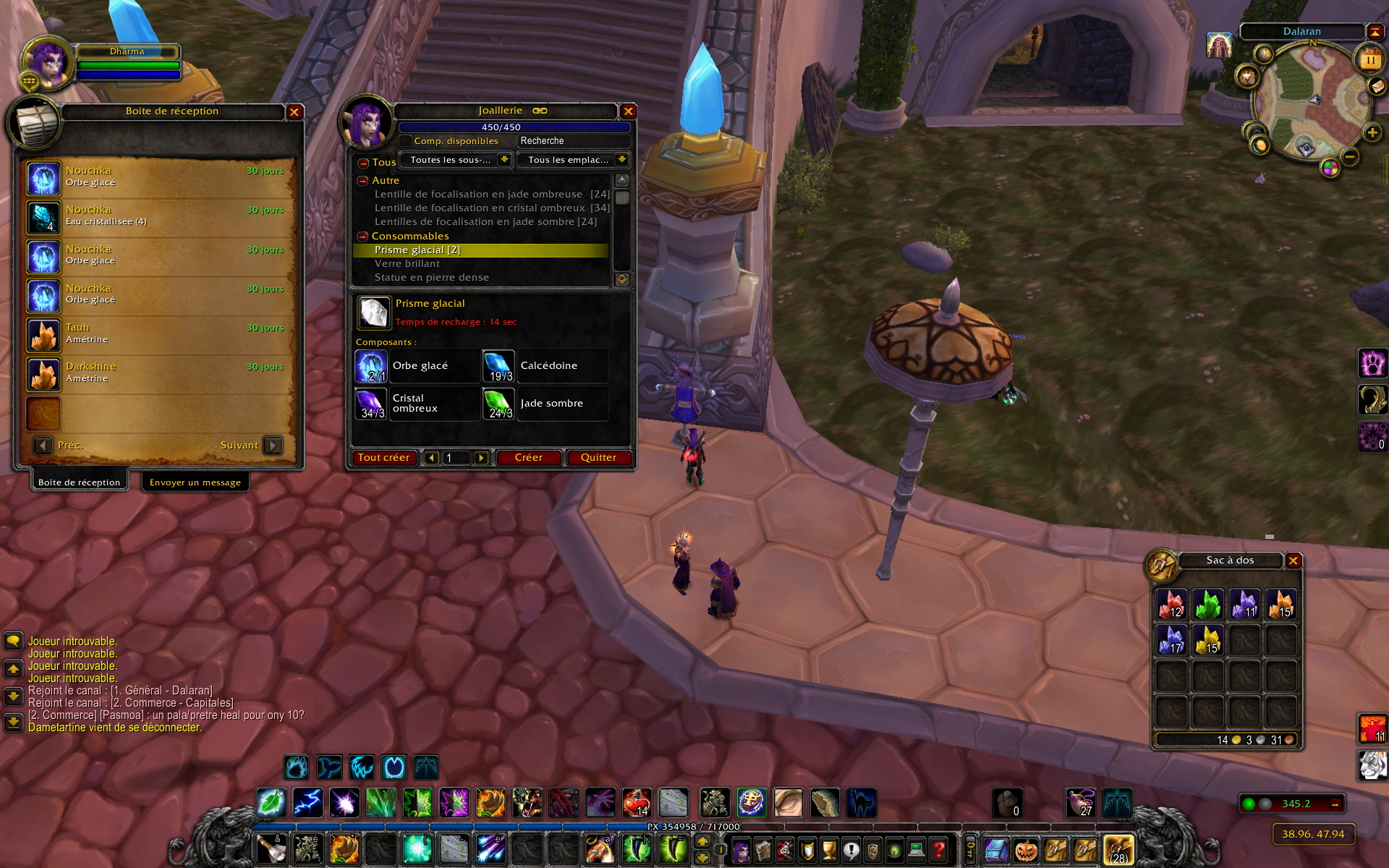
Task: Close the Sac à dos bag window
Action: (x=1293, y=561)
